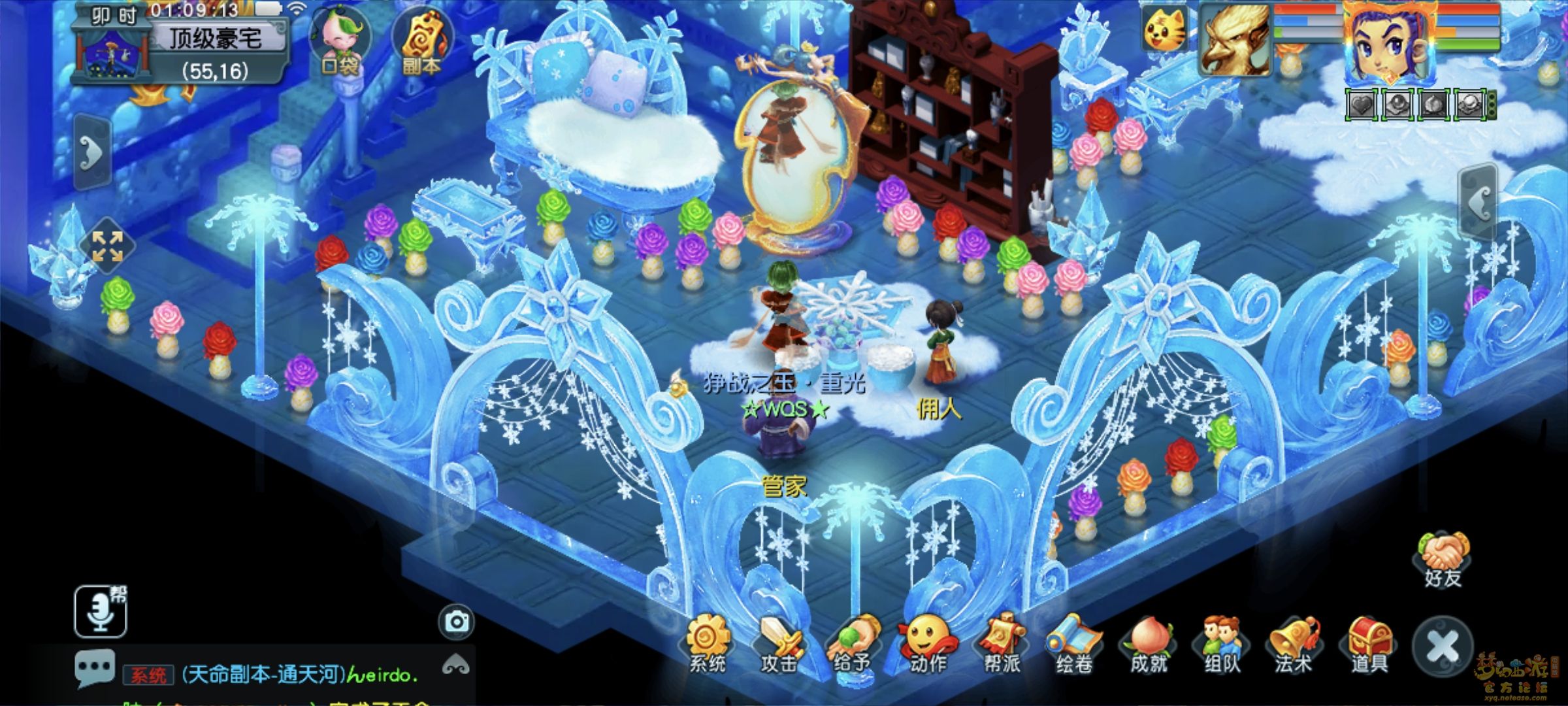Show the 成就 achievements panel
The width and height of the screenshot is (1568, 706).
1148,643
